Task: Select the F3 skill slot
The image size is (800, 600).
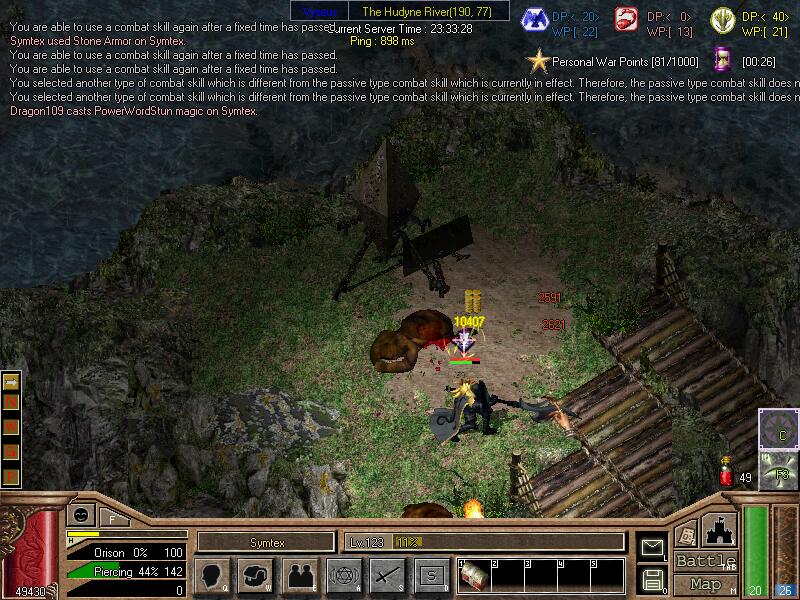Action: click(x=777, y=470)
